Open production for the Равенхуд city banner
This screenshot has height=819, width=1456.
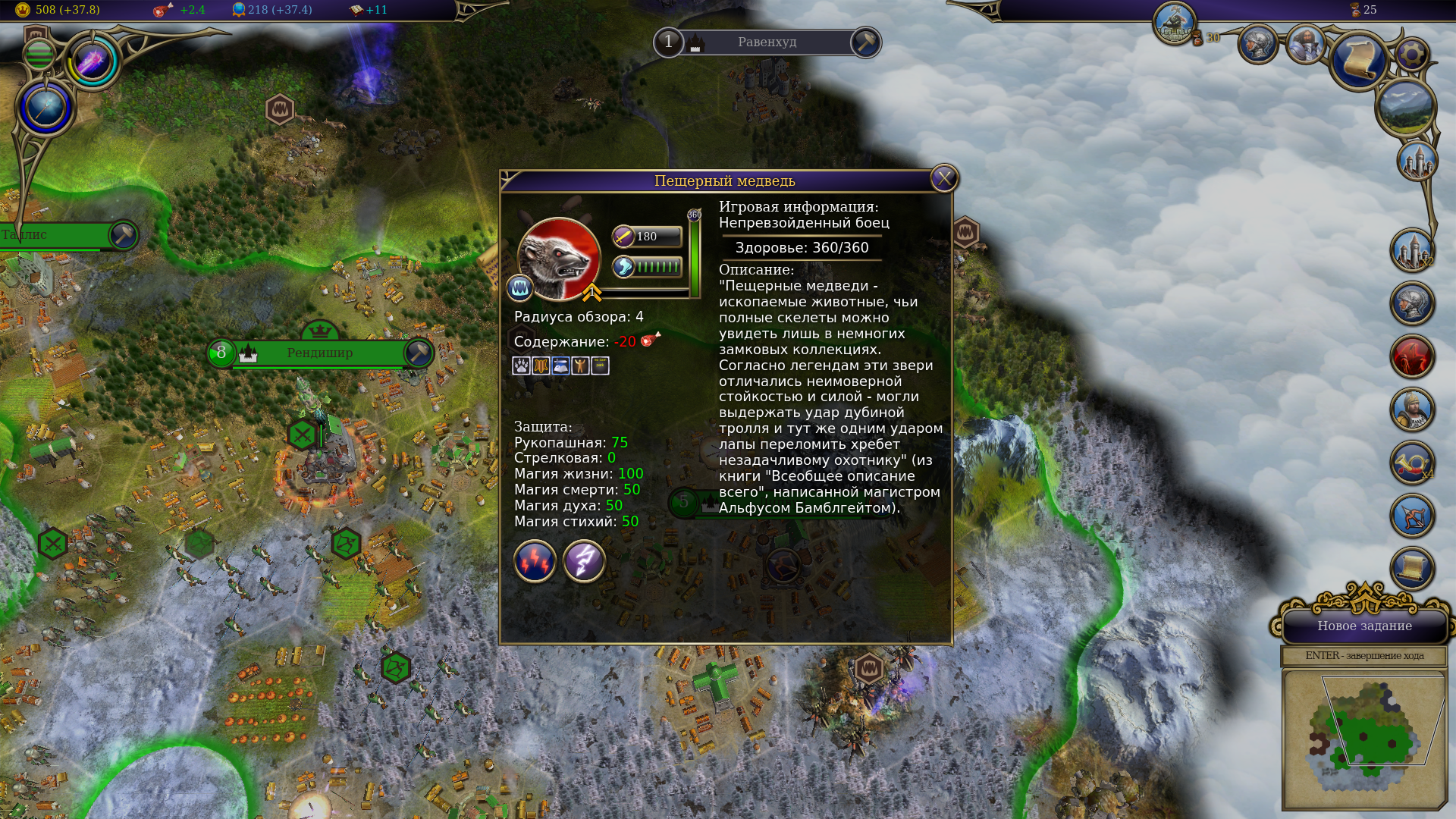(x=865, y=42)
